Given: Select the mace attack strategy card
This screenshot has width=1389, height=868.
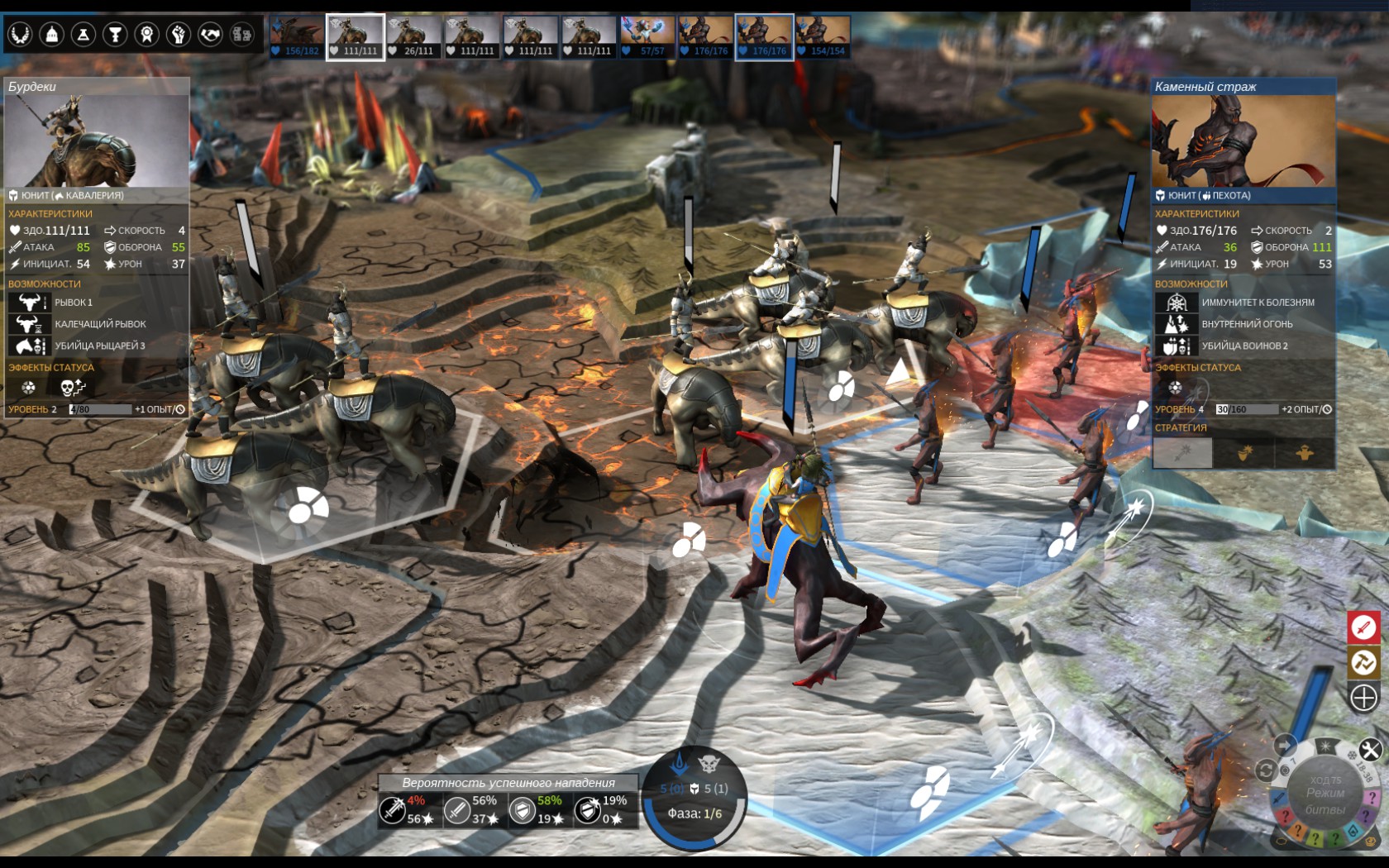Looking at the screenshot, I should click(x=1182, y=453).
